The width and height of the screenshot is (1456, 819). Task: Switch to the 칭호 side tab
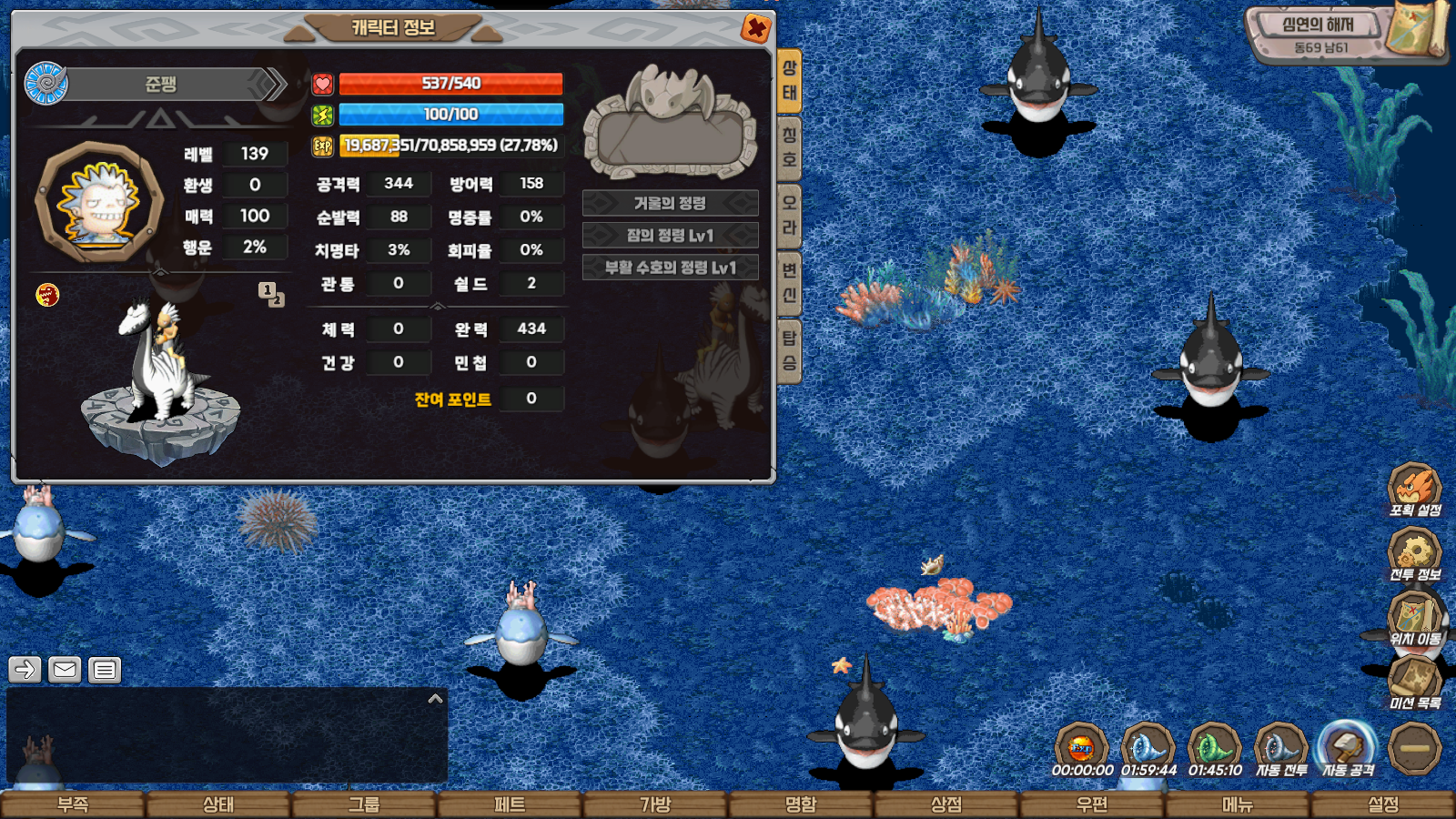tap(789, 147)
